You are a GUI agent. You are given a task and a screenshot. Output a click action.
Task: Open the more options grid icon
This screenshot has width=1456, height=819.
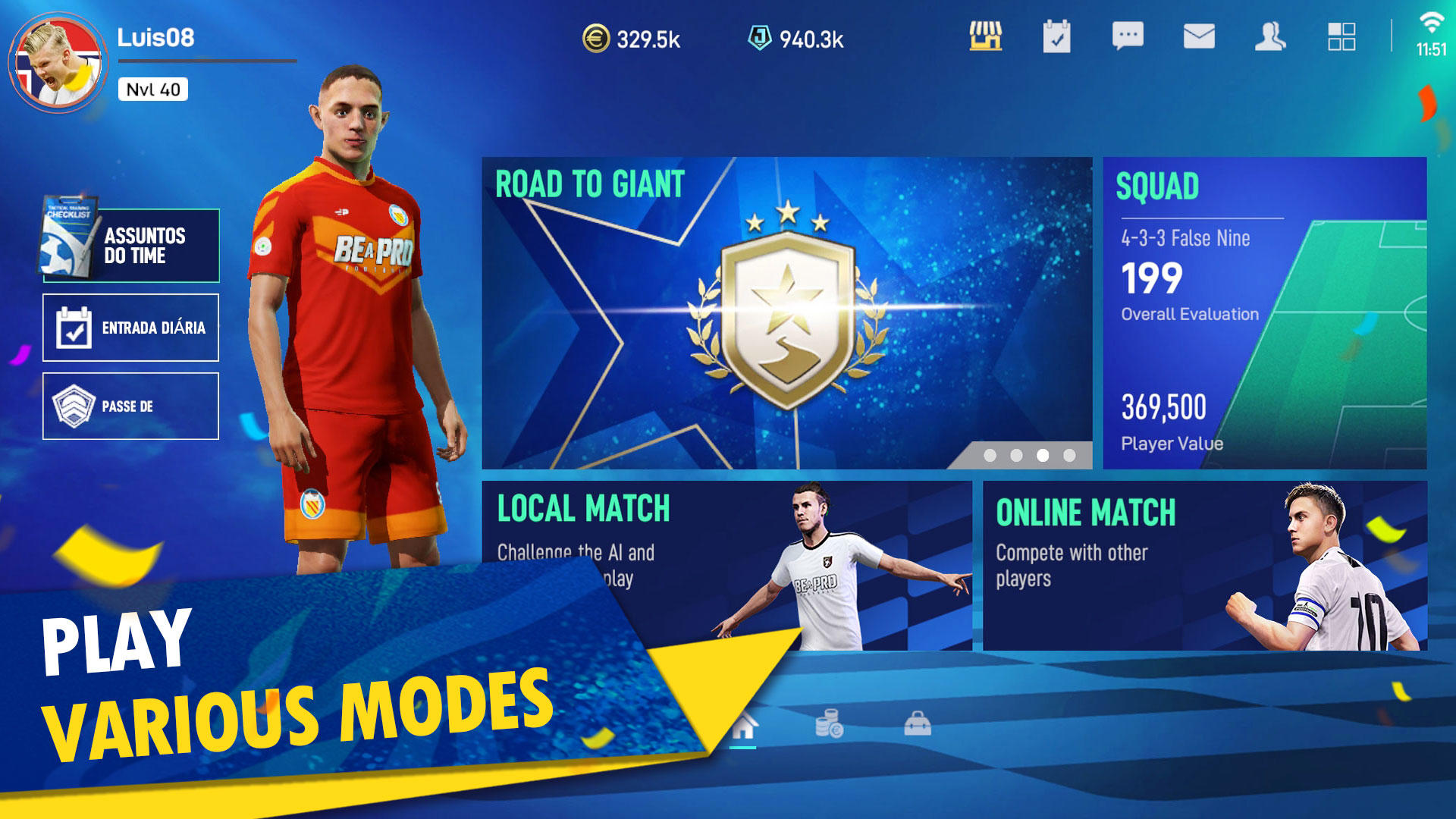(1341, 36)
